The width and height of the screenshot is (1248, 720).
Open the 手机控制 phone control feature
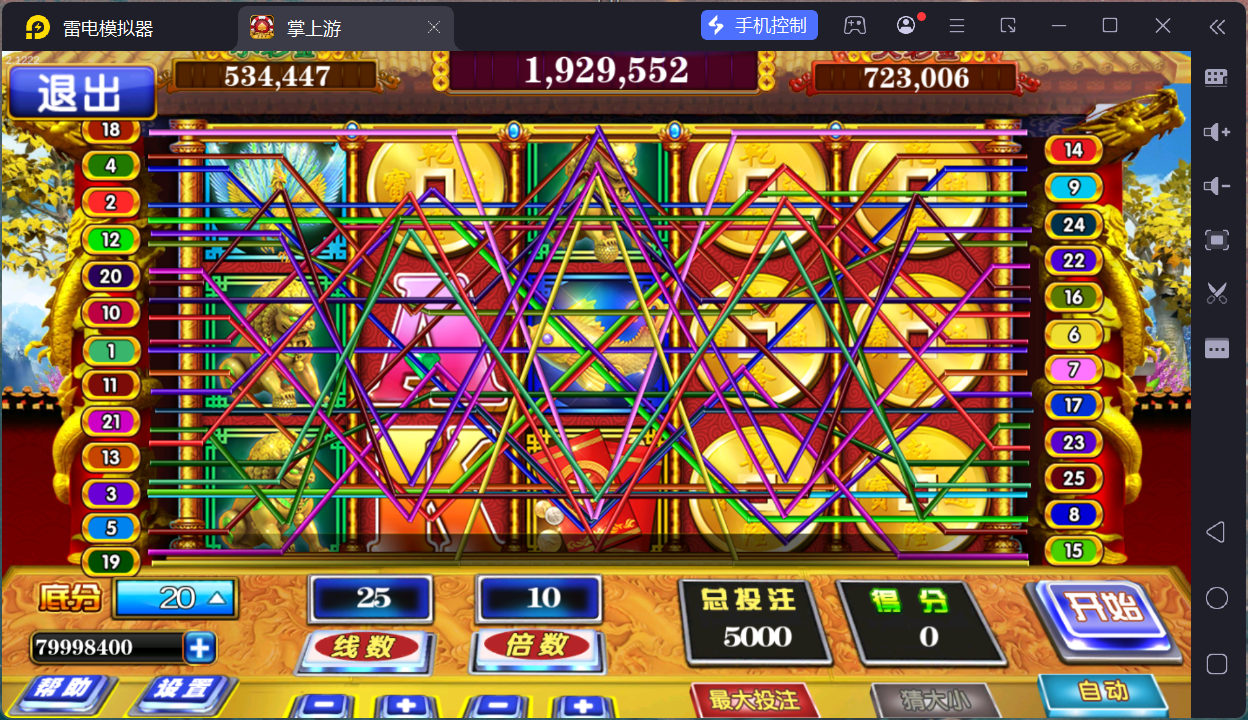pyautogui.click(x=759, y=26)
